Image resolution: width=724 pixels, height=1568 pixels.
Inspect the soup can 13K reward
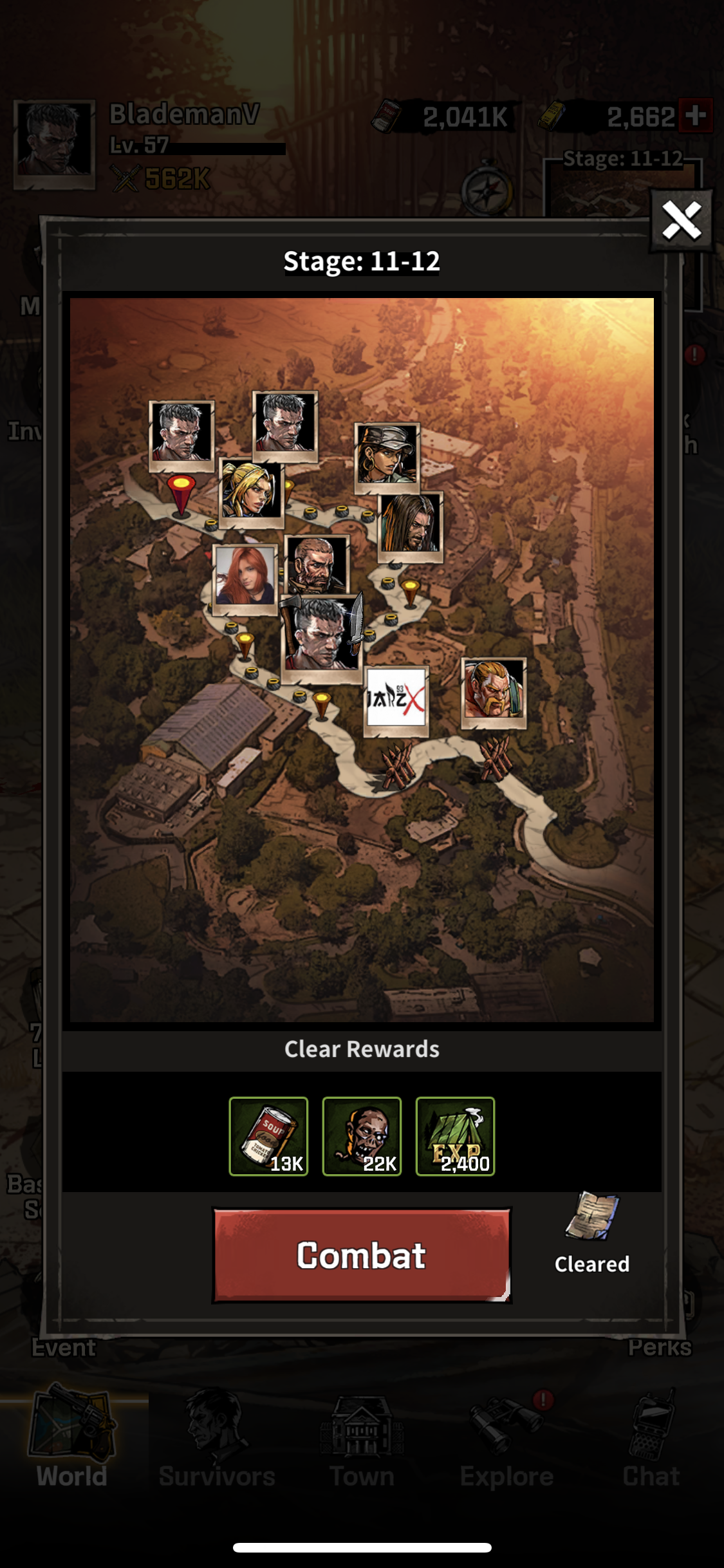click(x=268, y=1136)
